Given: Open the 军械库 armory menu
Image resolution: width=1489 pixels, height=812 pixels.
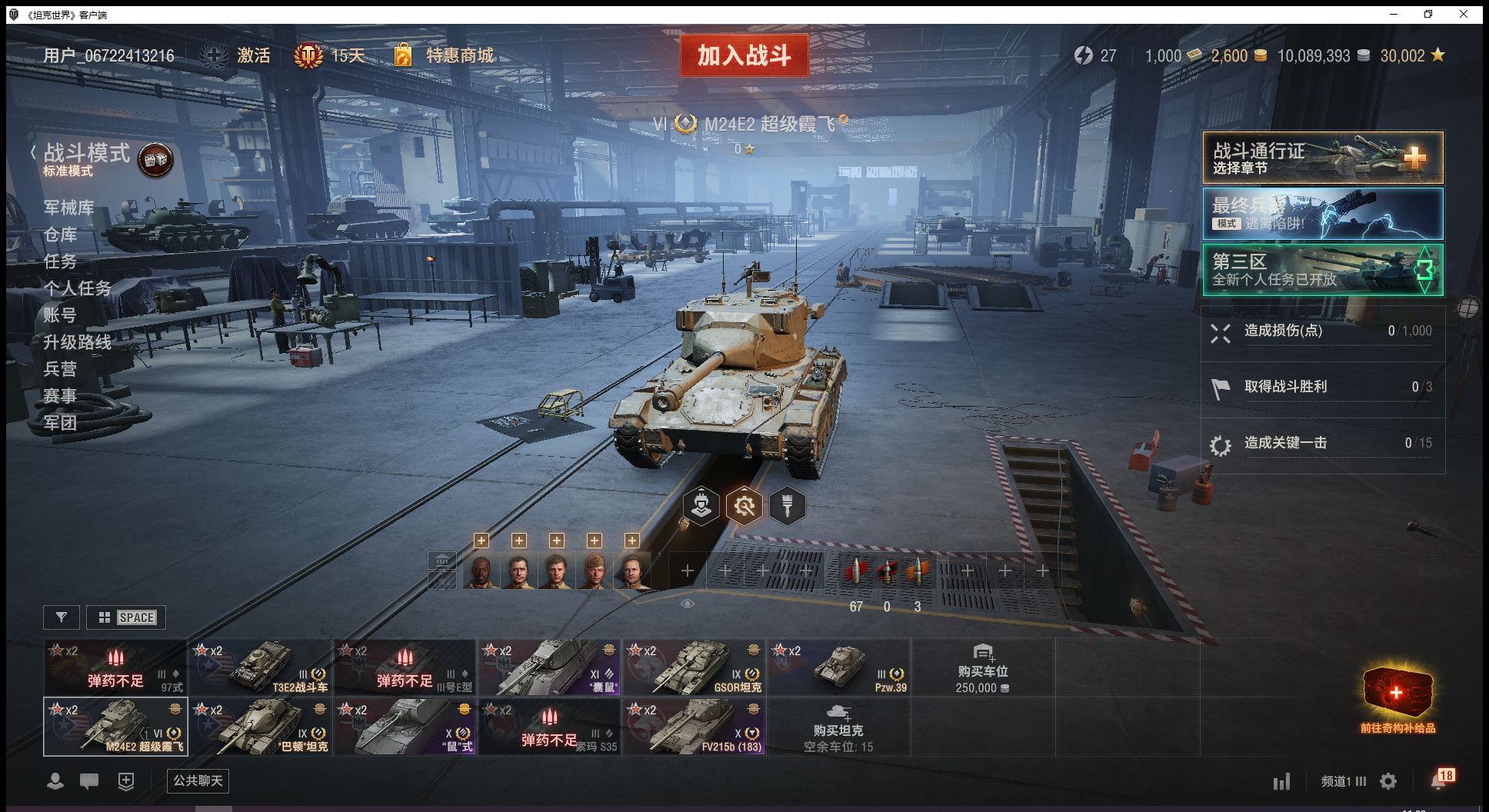Looking at the screenshot, I should 68,208.
